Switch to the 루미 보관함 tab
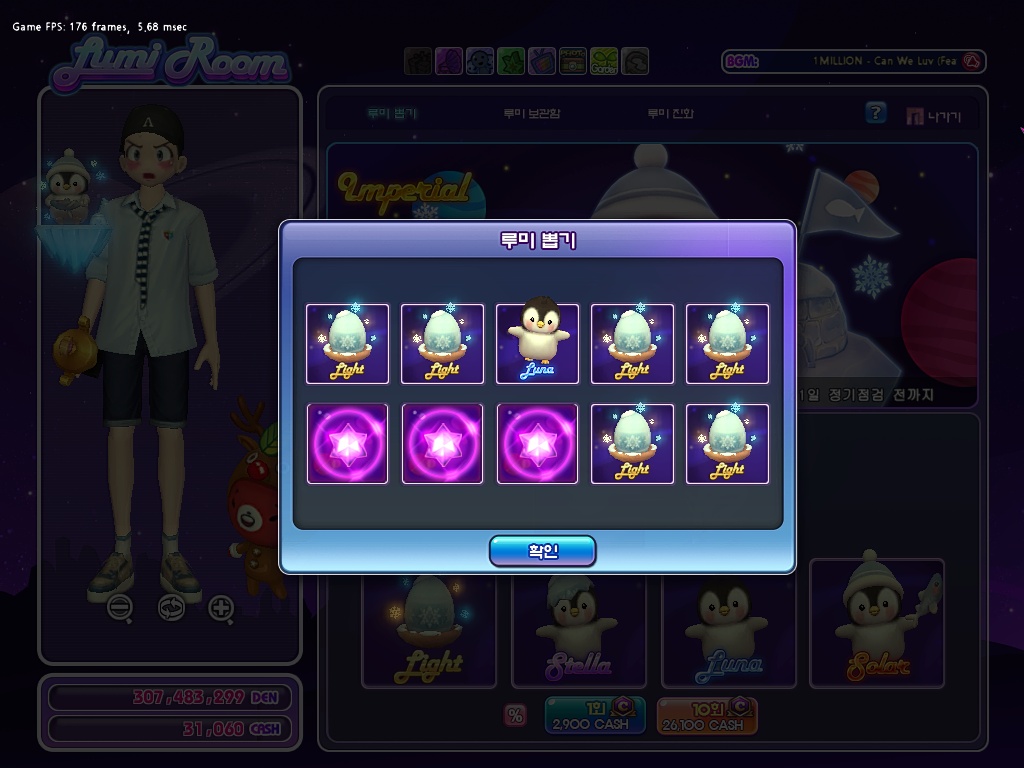Viewport: 1024px width, 768px height. (x=531, y=114)
